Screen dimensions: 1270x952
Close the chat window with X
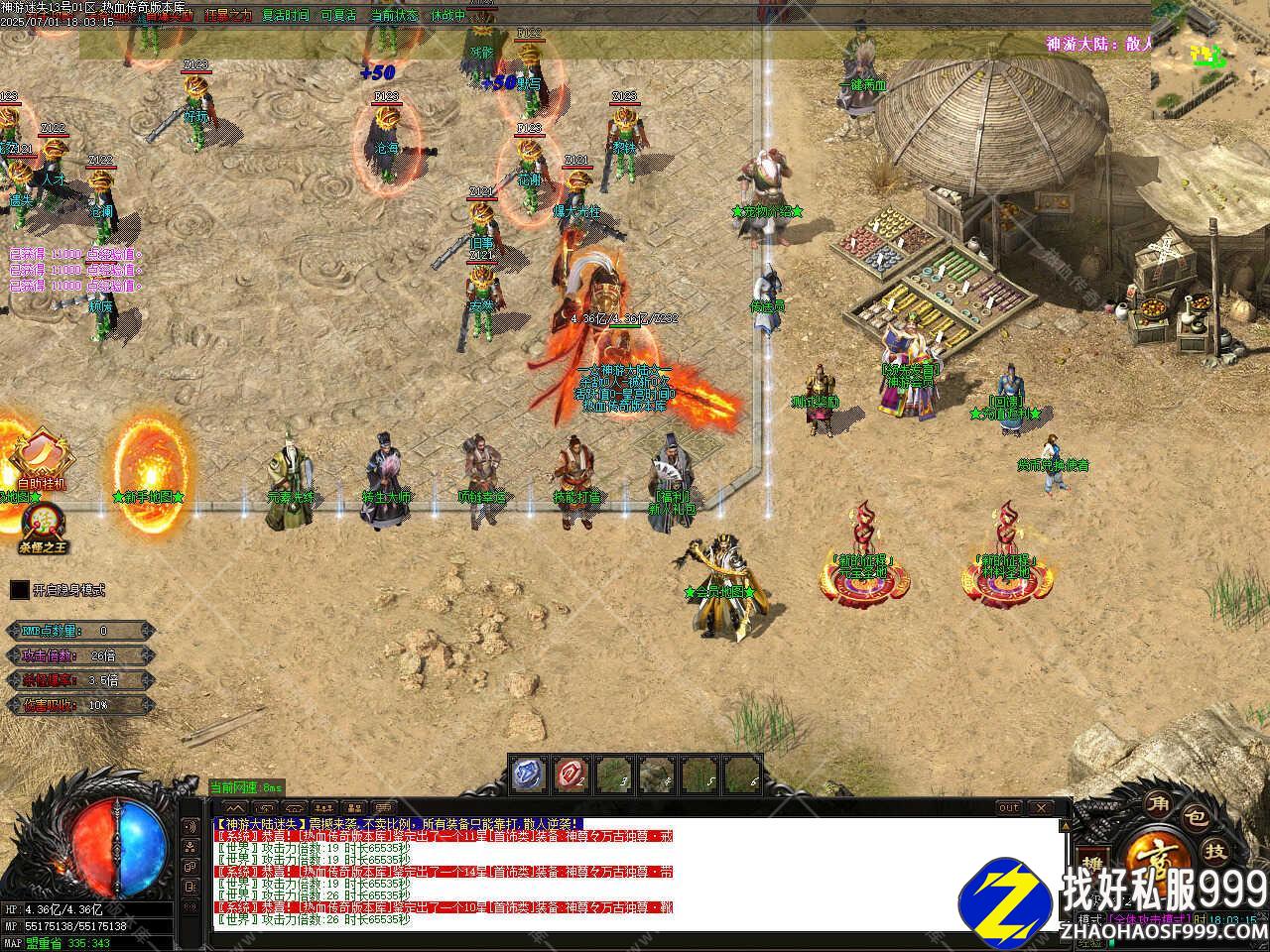(x=1042, y=808)
